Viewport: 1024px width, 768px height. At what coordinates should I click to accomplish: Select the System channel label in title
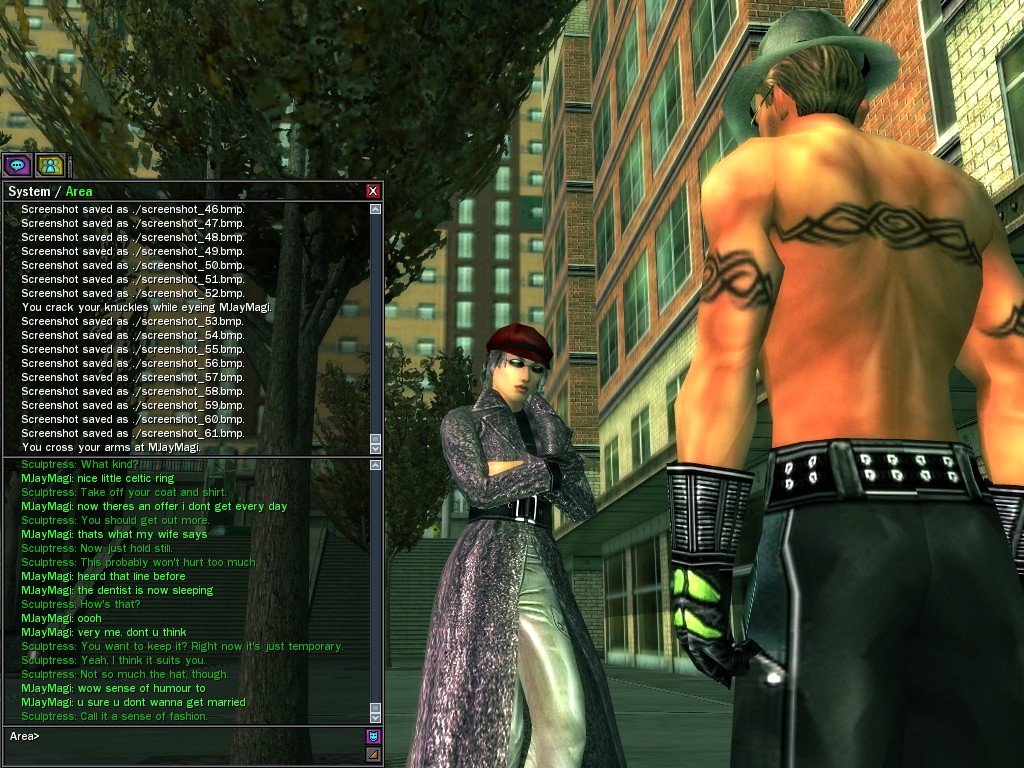(x=28, y=191)
